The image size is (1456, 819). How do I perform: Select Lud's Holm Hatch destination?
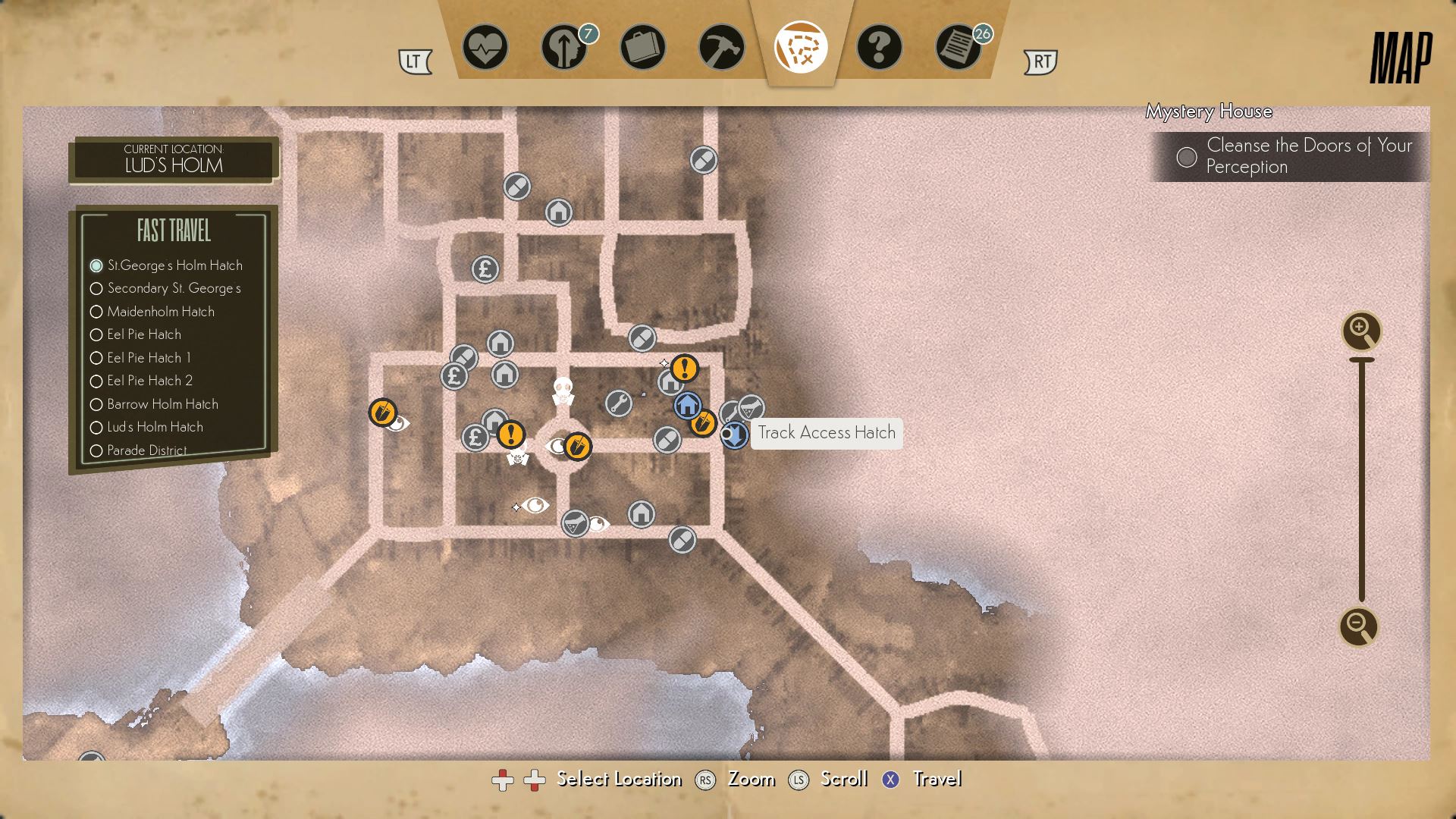click(x=155, y=427)
